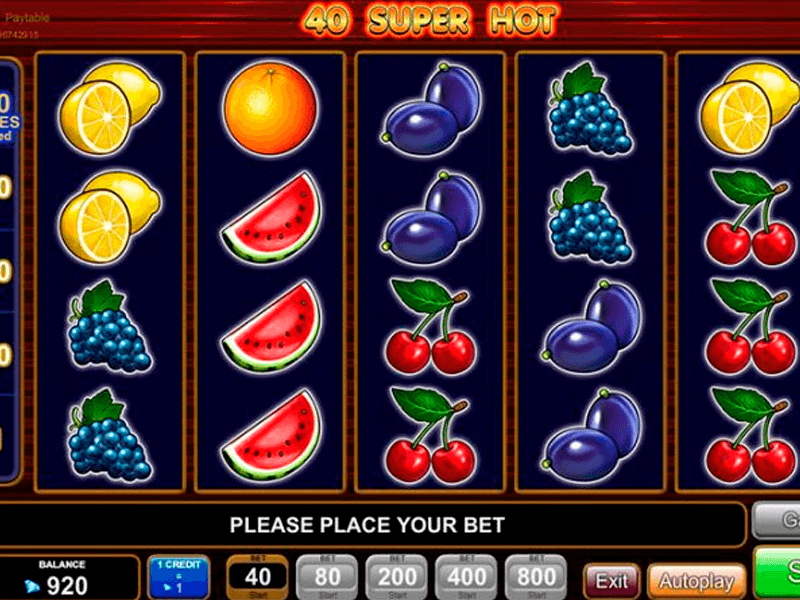Select the 40 bet button
Viewport: 800px width, 600px height.
(258, 579)
